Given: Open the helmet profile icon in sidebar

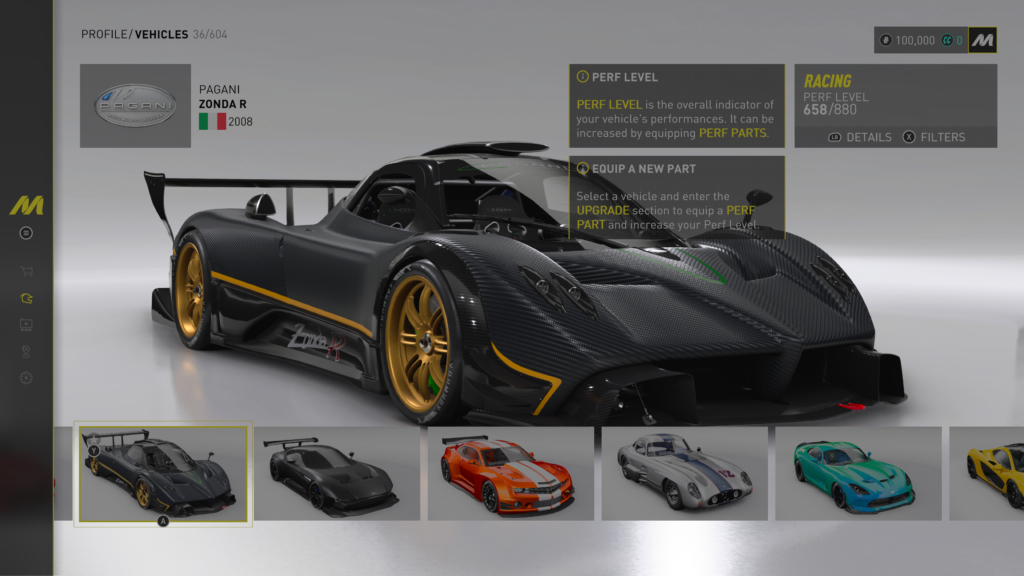Looking at the screenshot, I should click(26, 297).
